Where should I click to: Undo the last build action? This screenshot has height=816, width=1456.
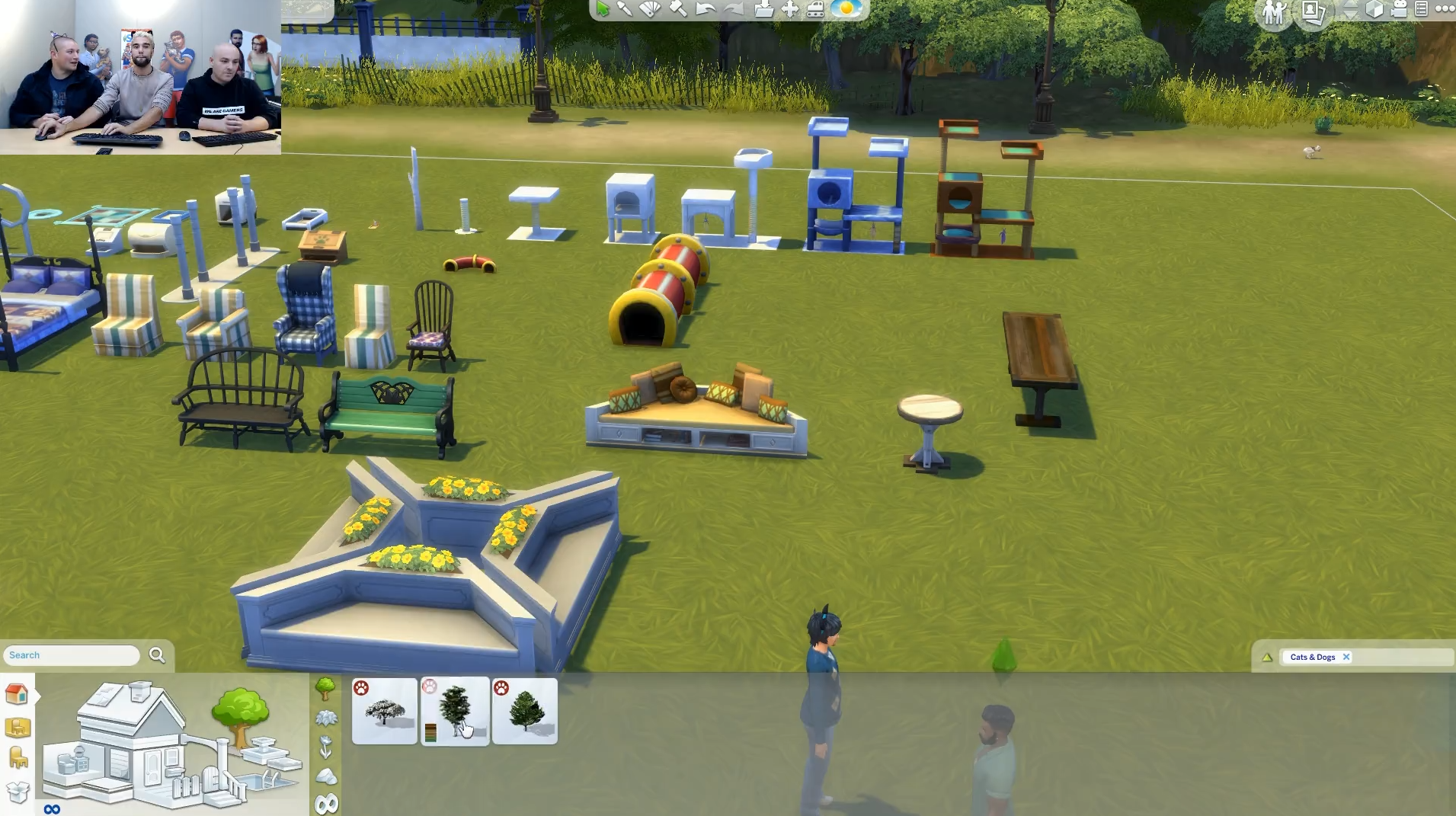coord(706,9)
